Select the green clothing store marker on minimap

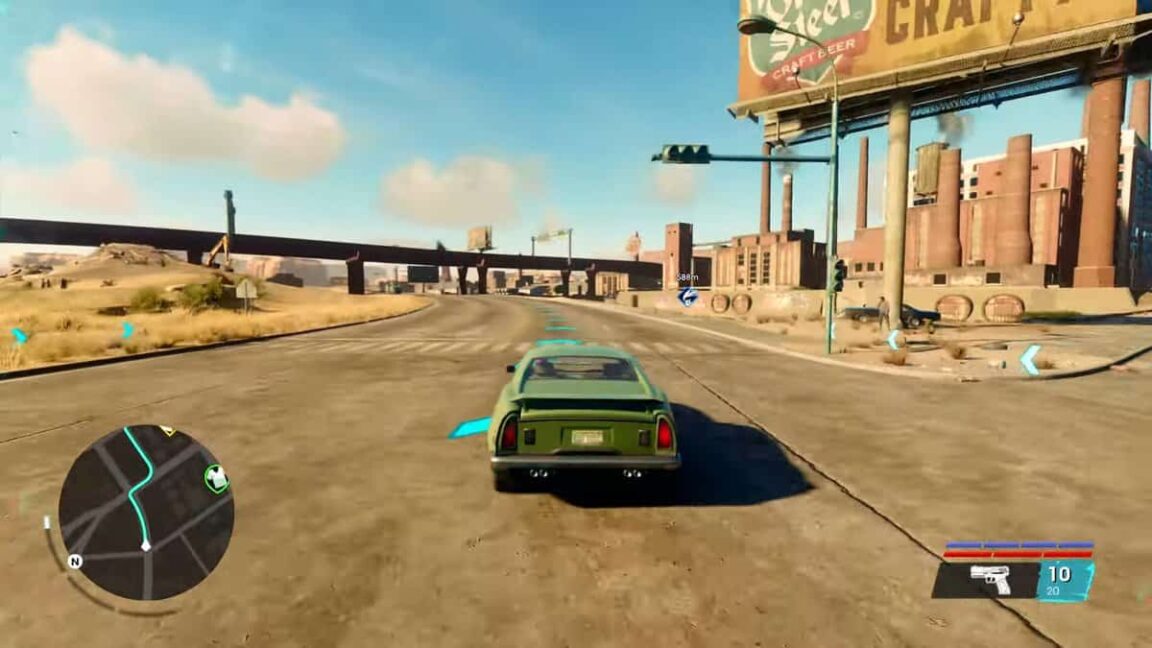216,479
